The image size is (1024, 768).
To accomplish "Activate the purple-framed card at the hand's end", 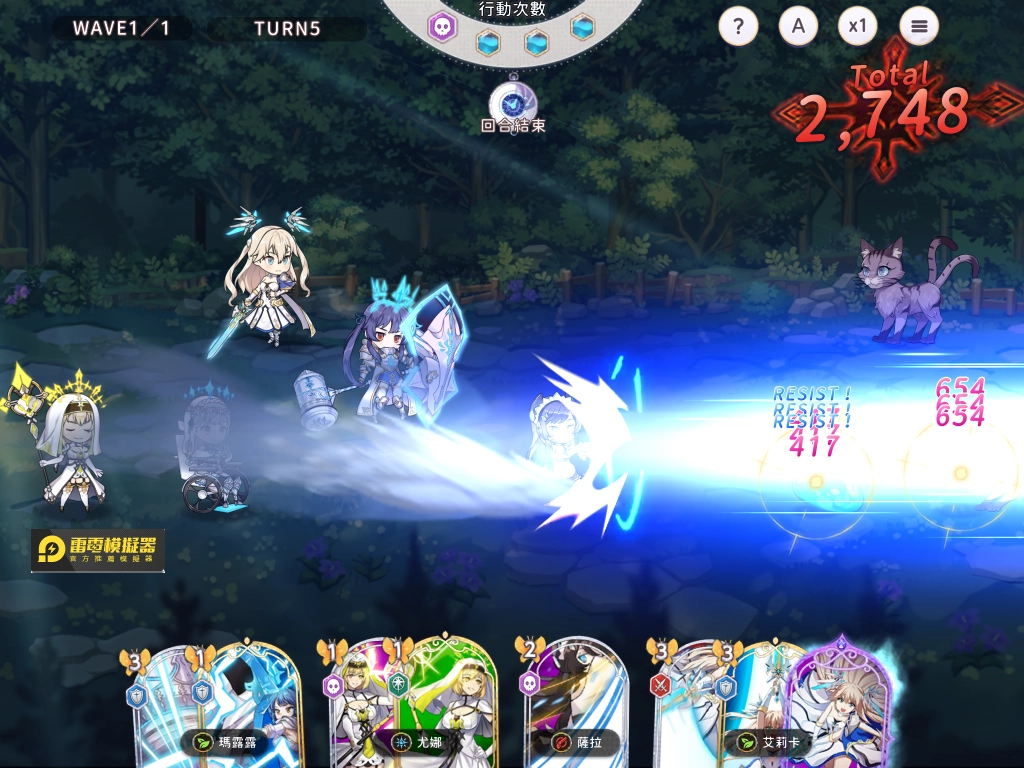I will (840, 700).
